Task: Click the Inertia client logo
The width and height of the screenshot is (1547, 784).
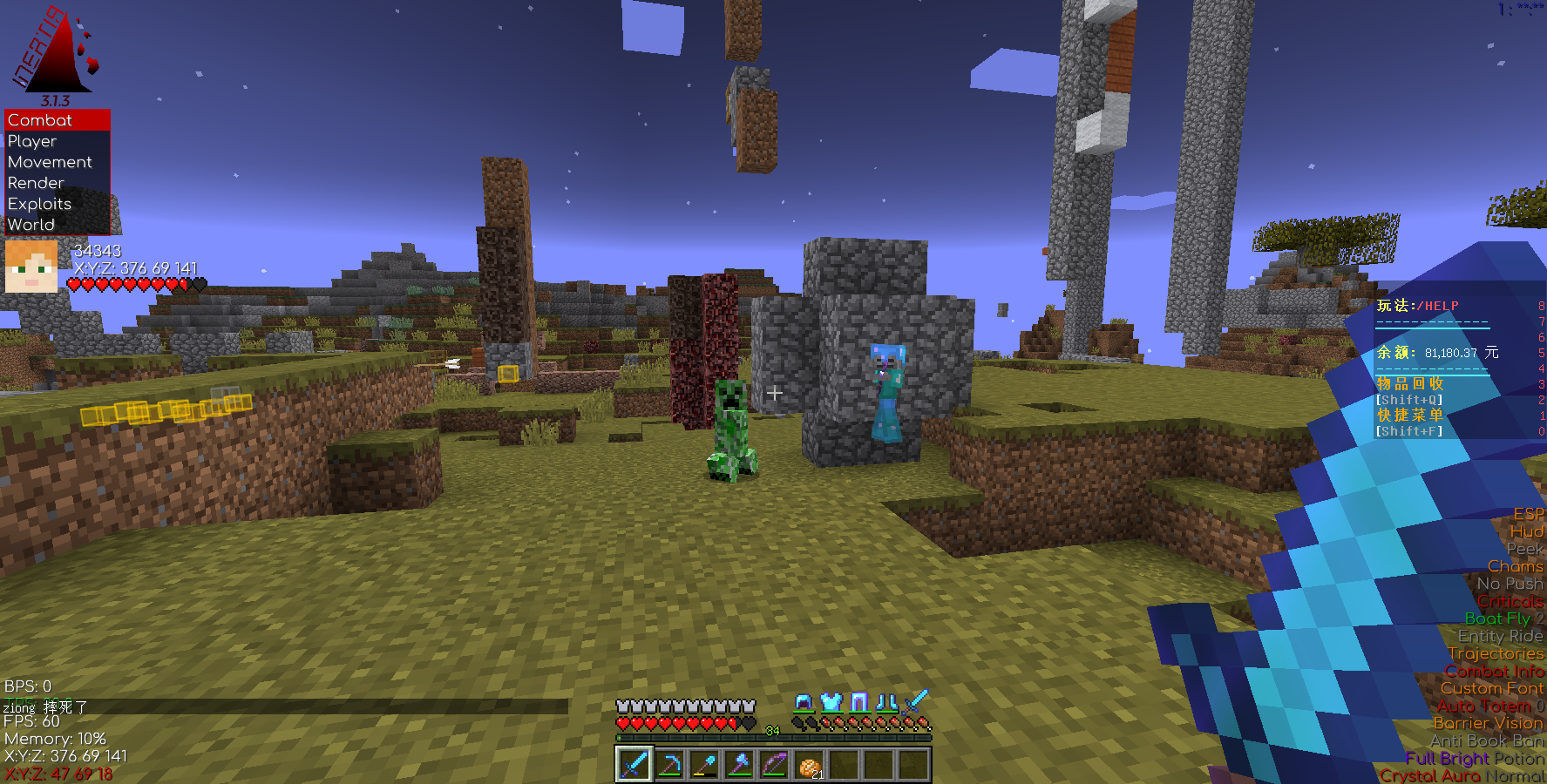Action: pyautogui.click(x=54, y=52)
